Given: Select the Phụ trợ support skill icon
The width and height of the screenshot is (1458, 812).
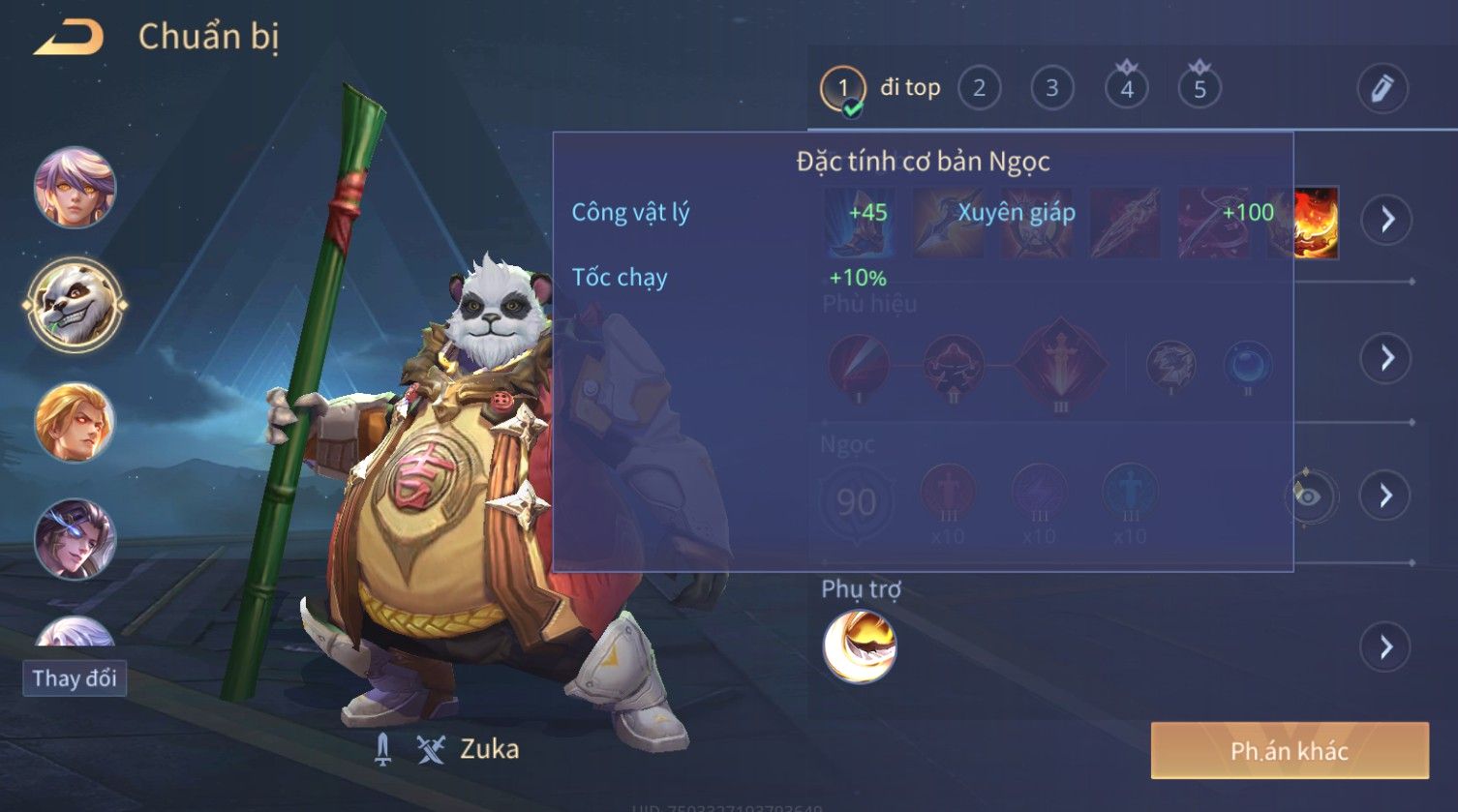Looking at the screenshot, I should (x=860, y=647).
